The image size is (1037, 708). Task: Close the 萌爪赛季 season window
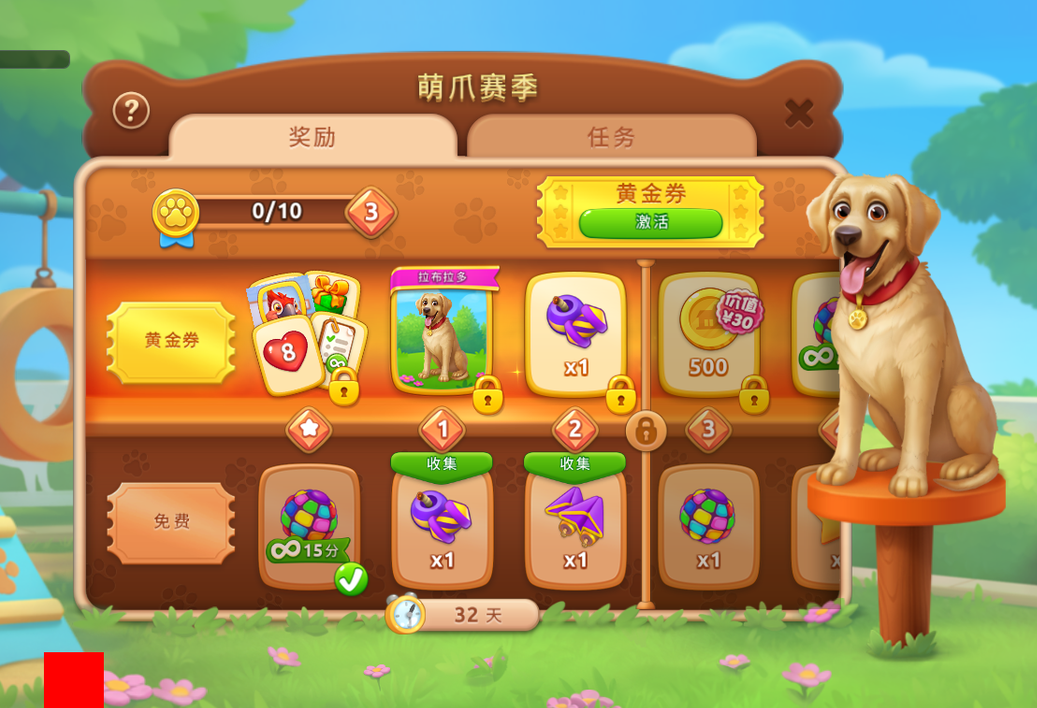click(798, 113)
